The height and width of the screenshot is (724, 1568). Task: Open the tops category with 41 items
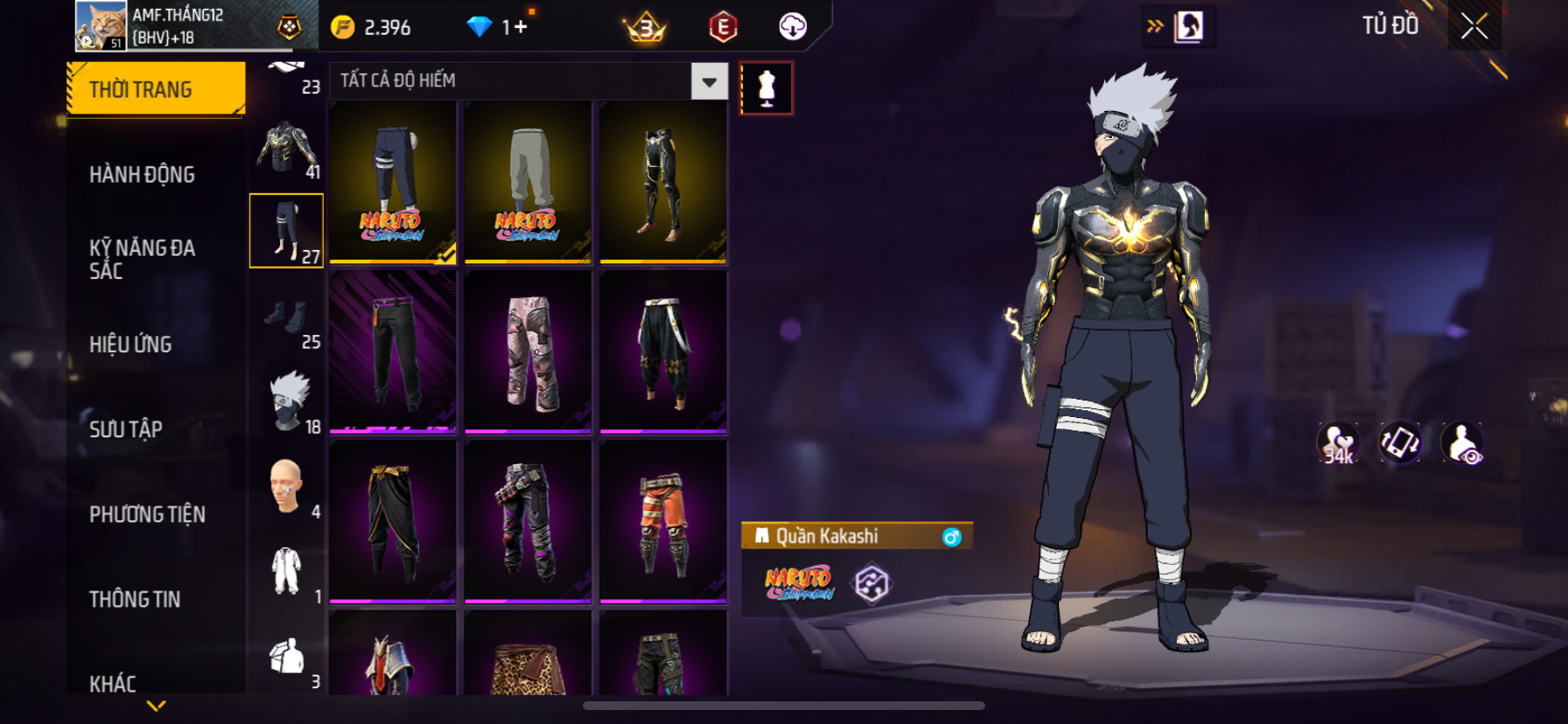coord(287,149)
